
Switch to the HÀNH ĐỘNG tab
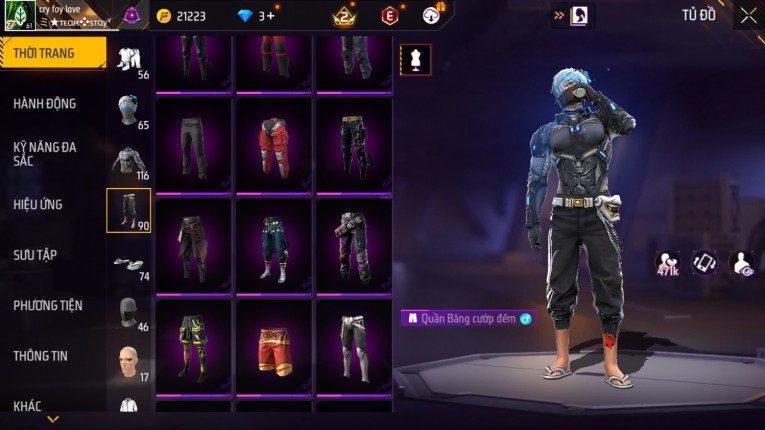pos(45,104)
